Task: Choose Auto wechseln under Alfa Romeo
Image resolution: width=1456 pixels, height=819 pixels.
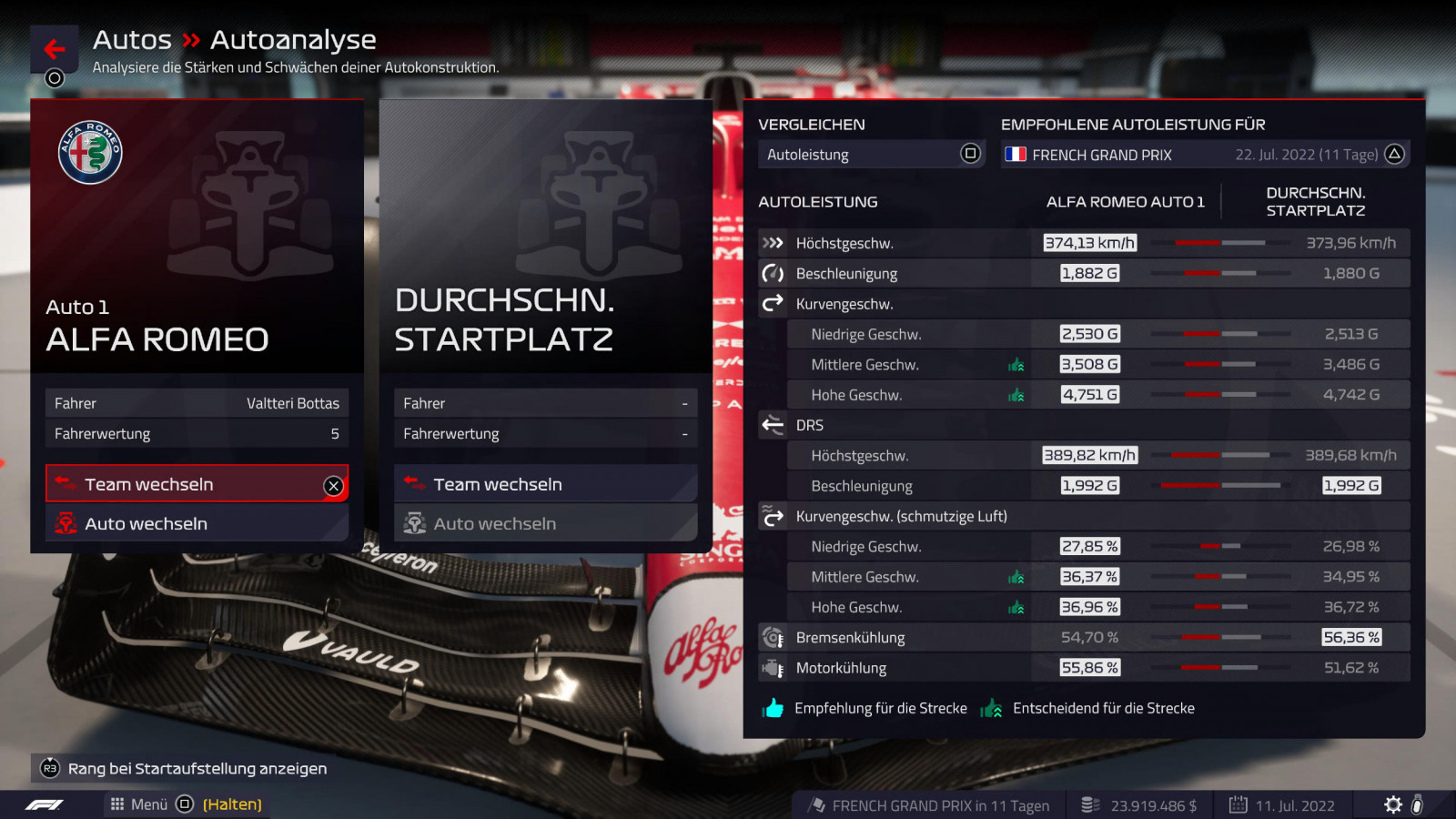Action: [197, 524]
